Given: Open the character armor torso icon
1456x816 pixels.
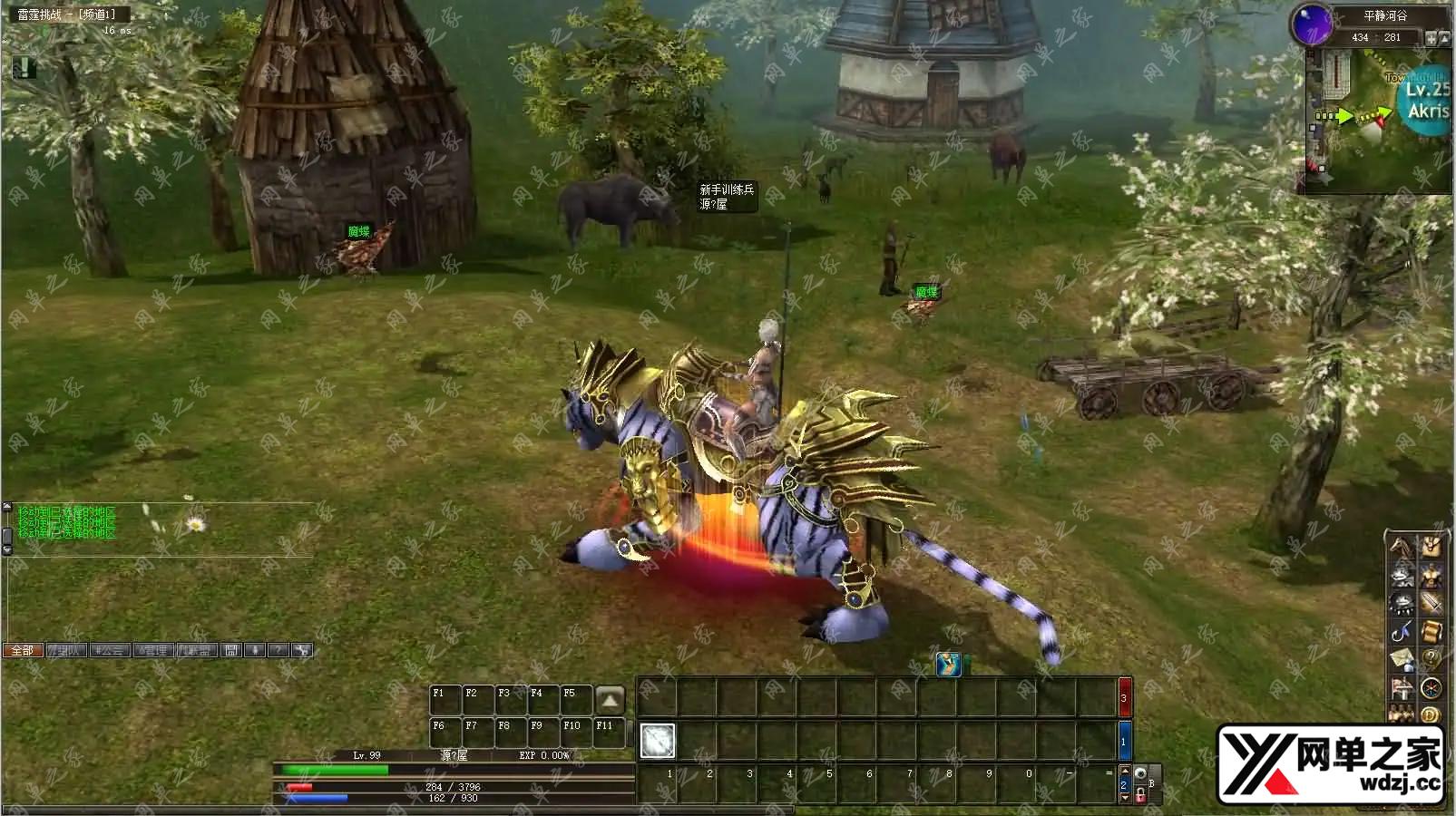Looking at the screenshot, I should click(x=1431, y=576).
